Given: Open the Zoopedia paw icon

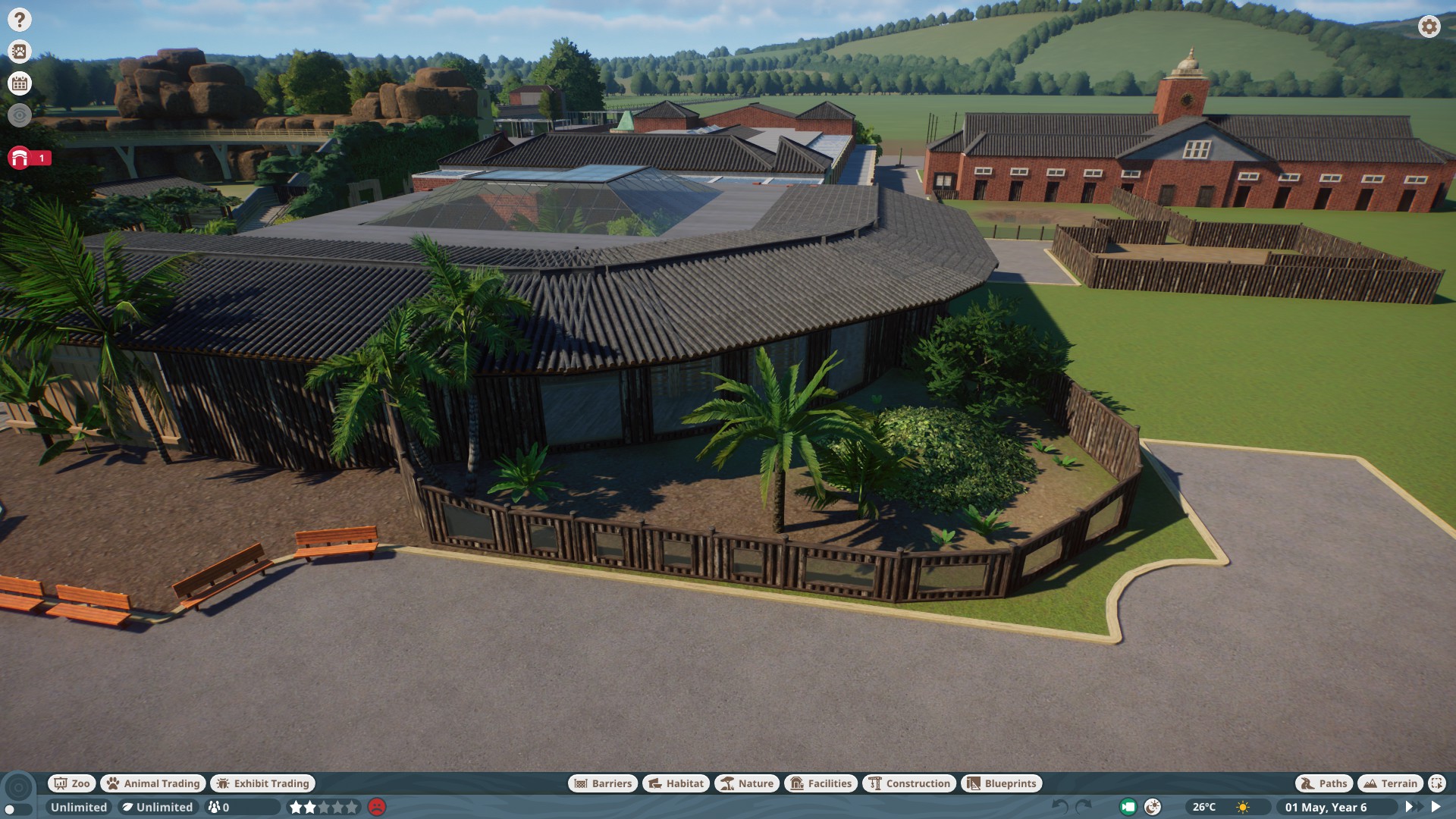Looking at the screenshot, I should click(x=18, y=52).
